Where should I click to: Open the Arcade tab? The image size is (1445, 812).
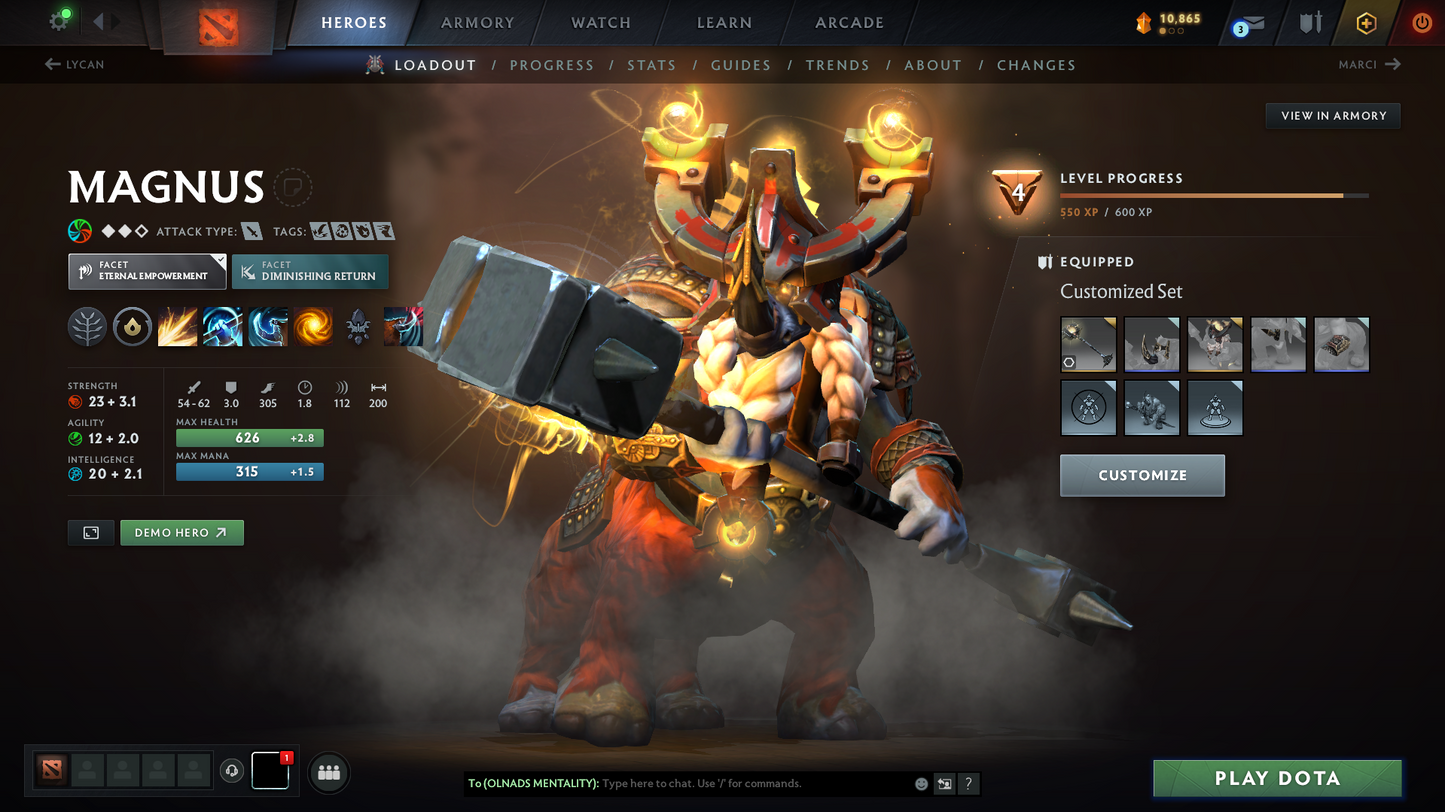(x=849, y=22)
